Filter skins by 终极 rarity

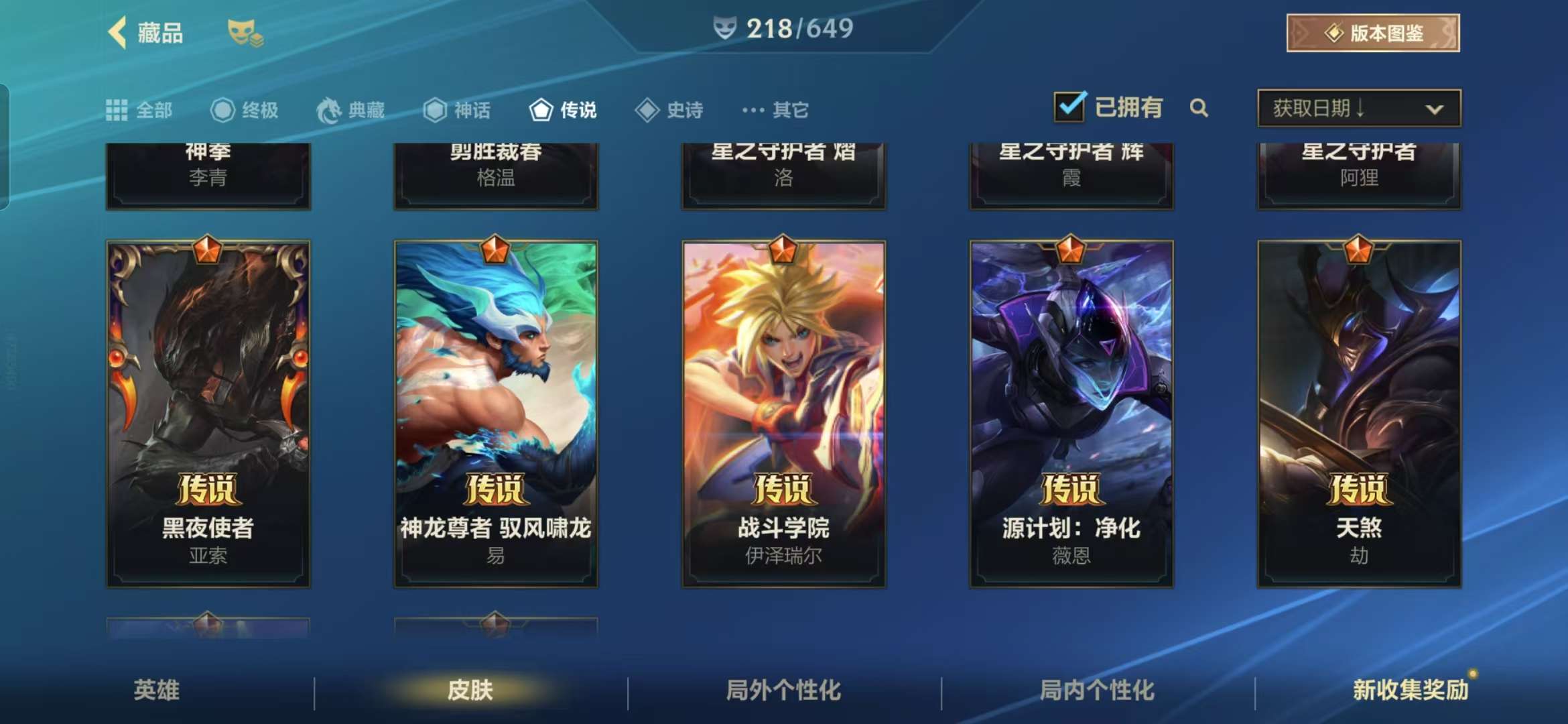245,110
